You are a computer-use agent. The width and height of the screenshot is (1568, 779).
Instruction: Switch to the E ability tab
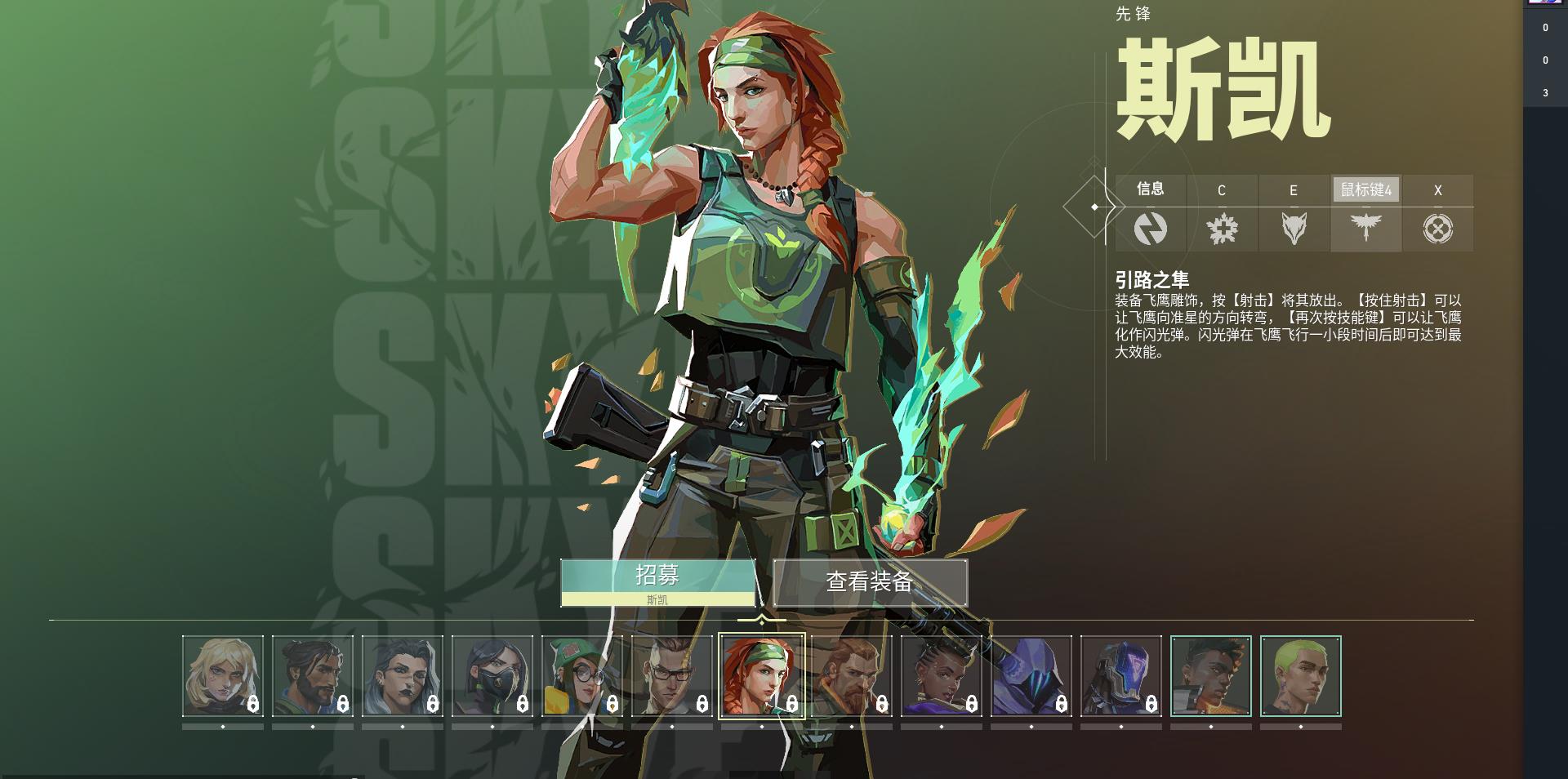[1294, 190]
